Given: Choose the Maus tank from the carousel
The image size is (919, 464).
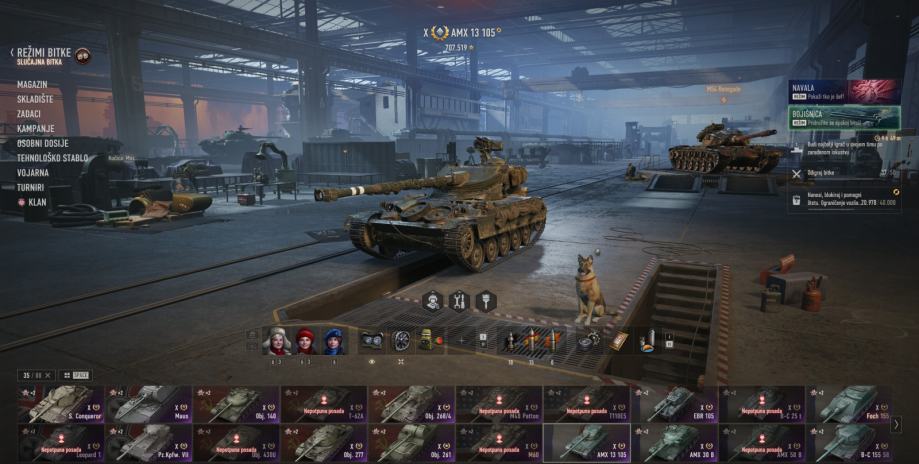Looking at the screenshot, I should click(x=149, y=403).
